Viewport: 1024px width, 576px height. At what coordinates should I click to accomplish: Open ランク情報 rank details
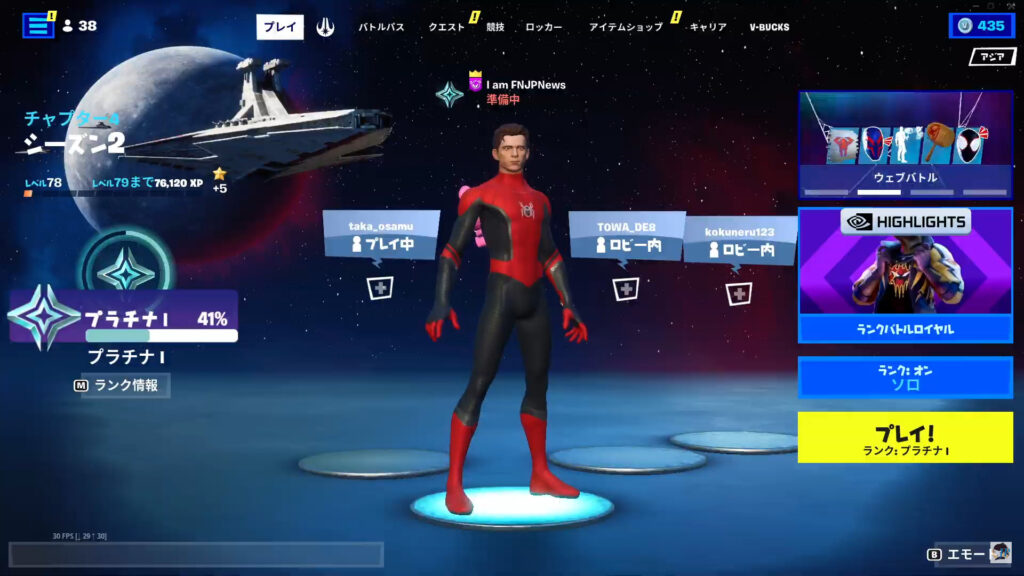120,385
